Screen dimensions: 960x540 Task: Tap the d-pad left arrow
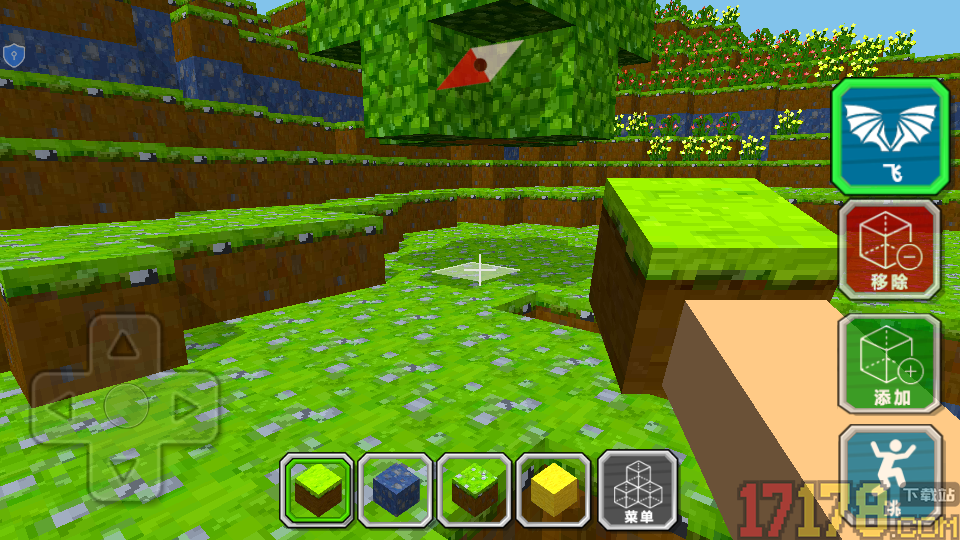62,406
